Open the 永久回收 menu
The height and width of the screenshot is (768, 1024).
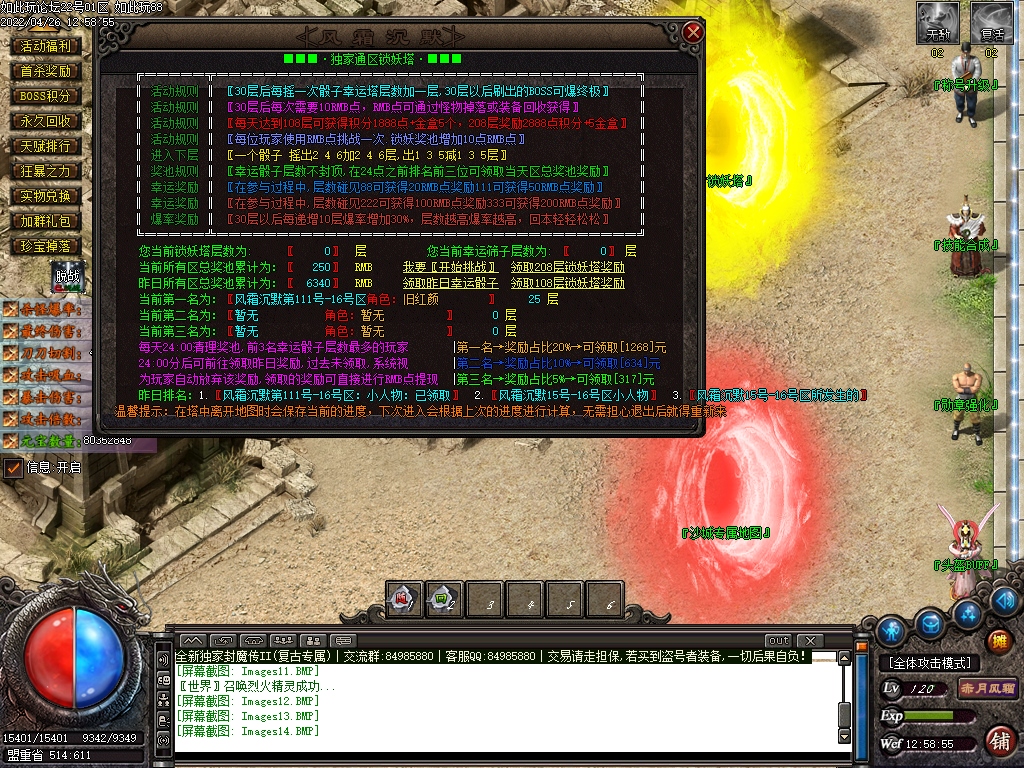click(46, 121)
